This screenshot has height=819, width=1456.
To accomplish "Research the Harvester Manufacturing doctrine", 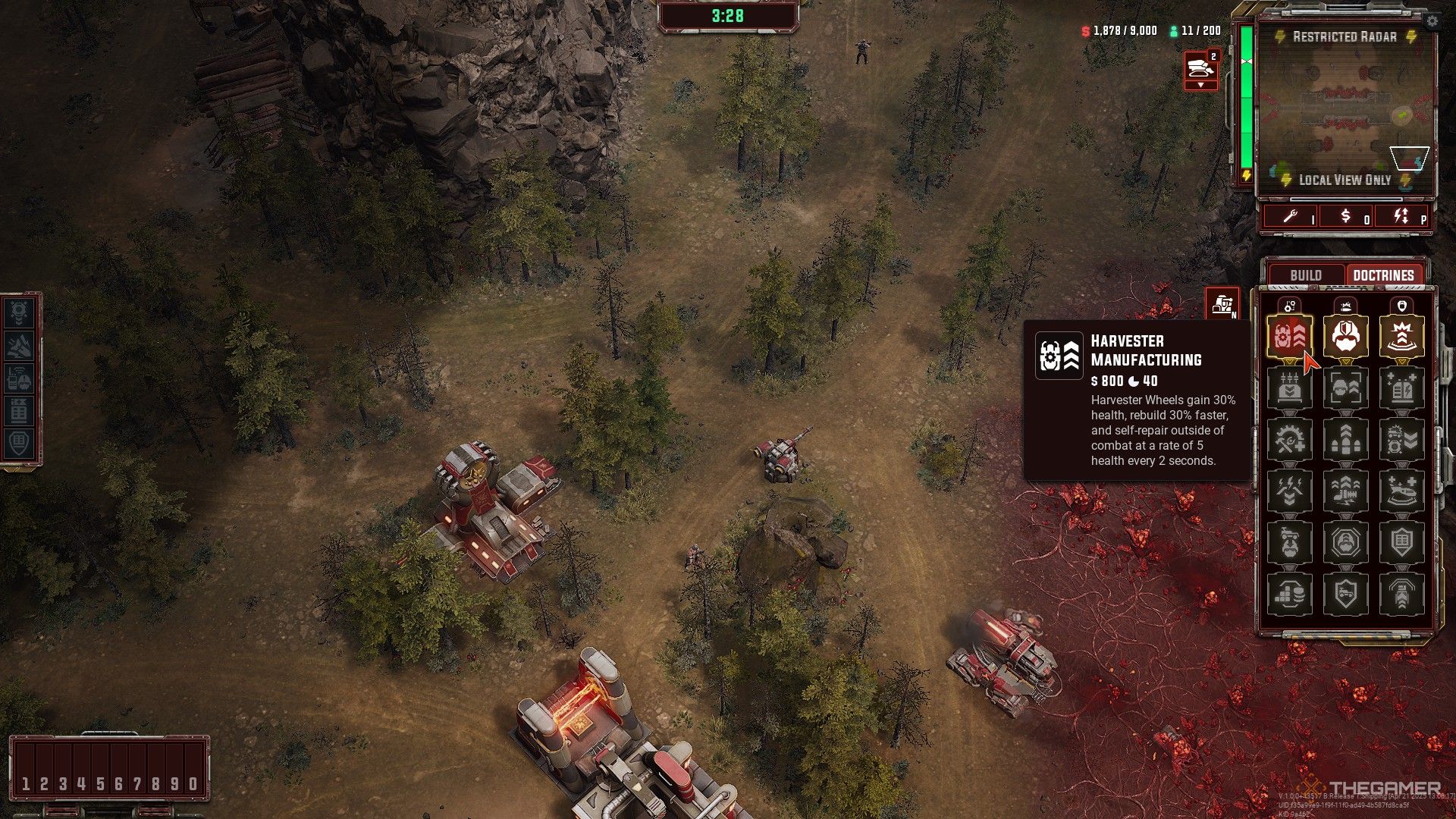I will pyautogui.click(x=1289, y=336).
